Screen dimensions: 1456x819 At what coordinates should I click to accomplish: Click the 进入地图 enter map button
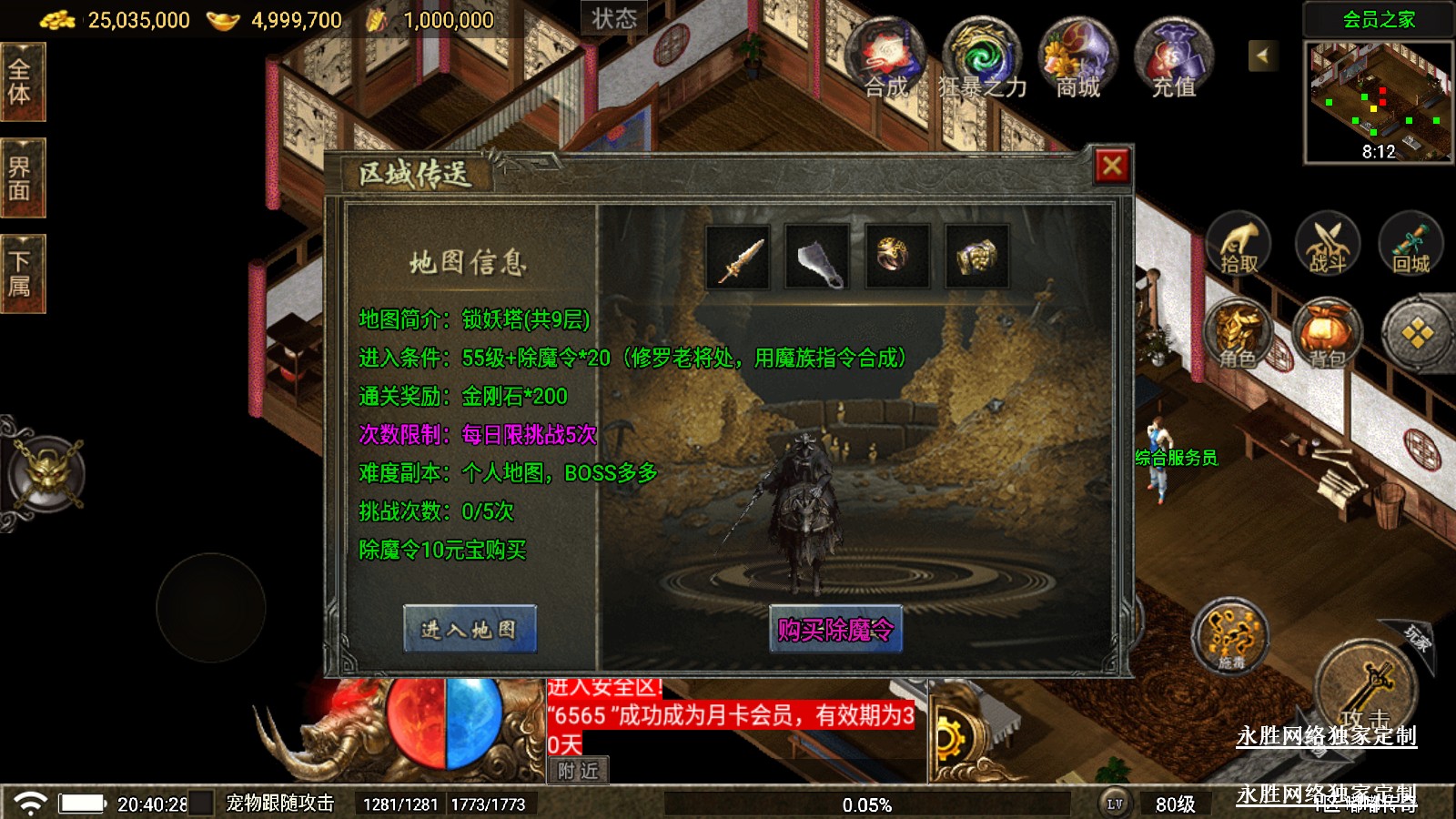coord(470,629)
